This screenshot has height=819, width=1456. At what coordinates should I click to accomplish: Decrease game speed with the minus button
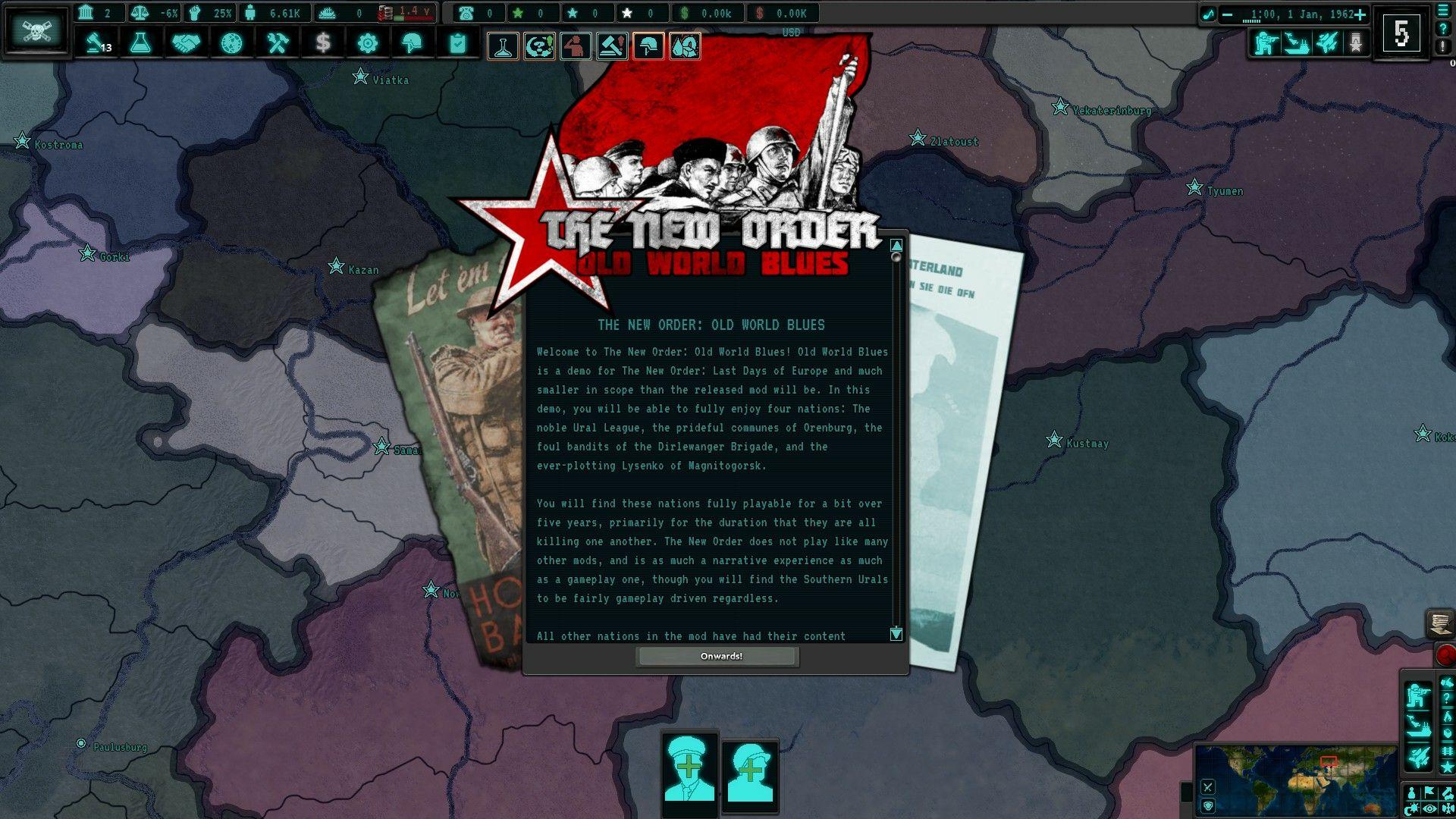coord(1227,14)
